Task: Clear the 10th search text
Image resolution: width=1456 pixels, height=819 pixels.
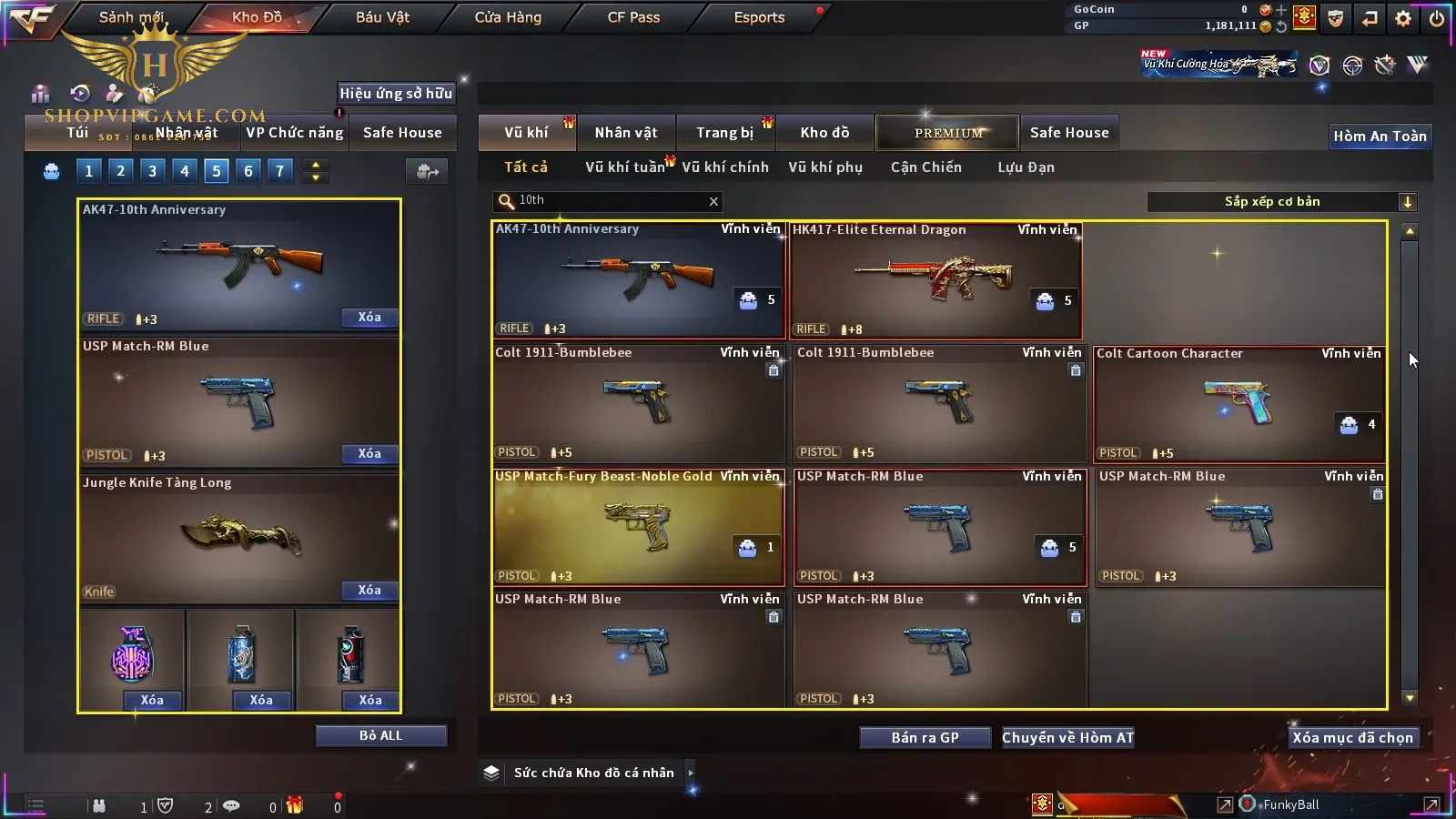Action: tap(713, 202)
